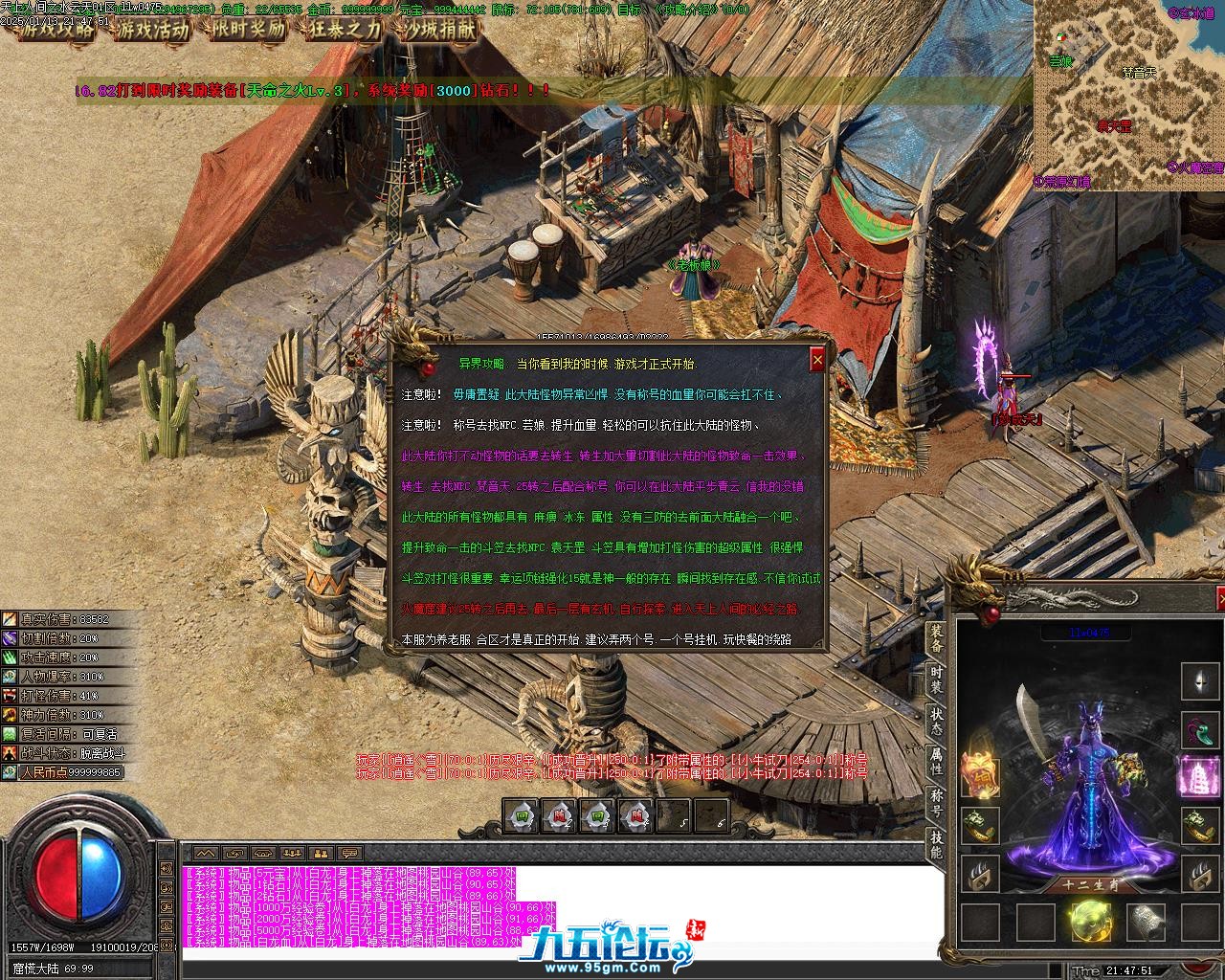This screenshot has height=980, width=1225.
Task: Open the 属性 attributes tab
Action: [x=936, y=762]
